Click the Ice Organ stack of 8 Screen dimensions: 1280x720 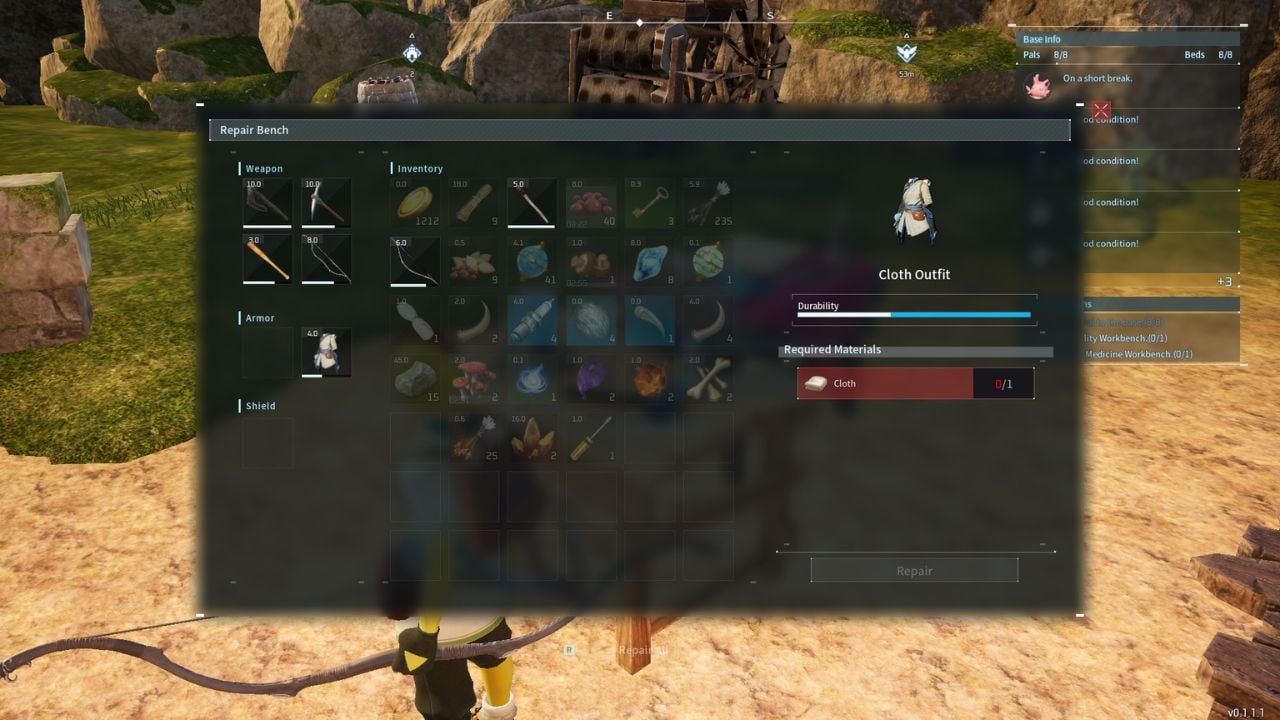(650, 261)
